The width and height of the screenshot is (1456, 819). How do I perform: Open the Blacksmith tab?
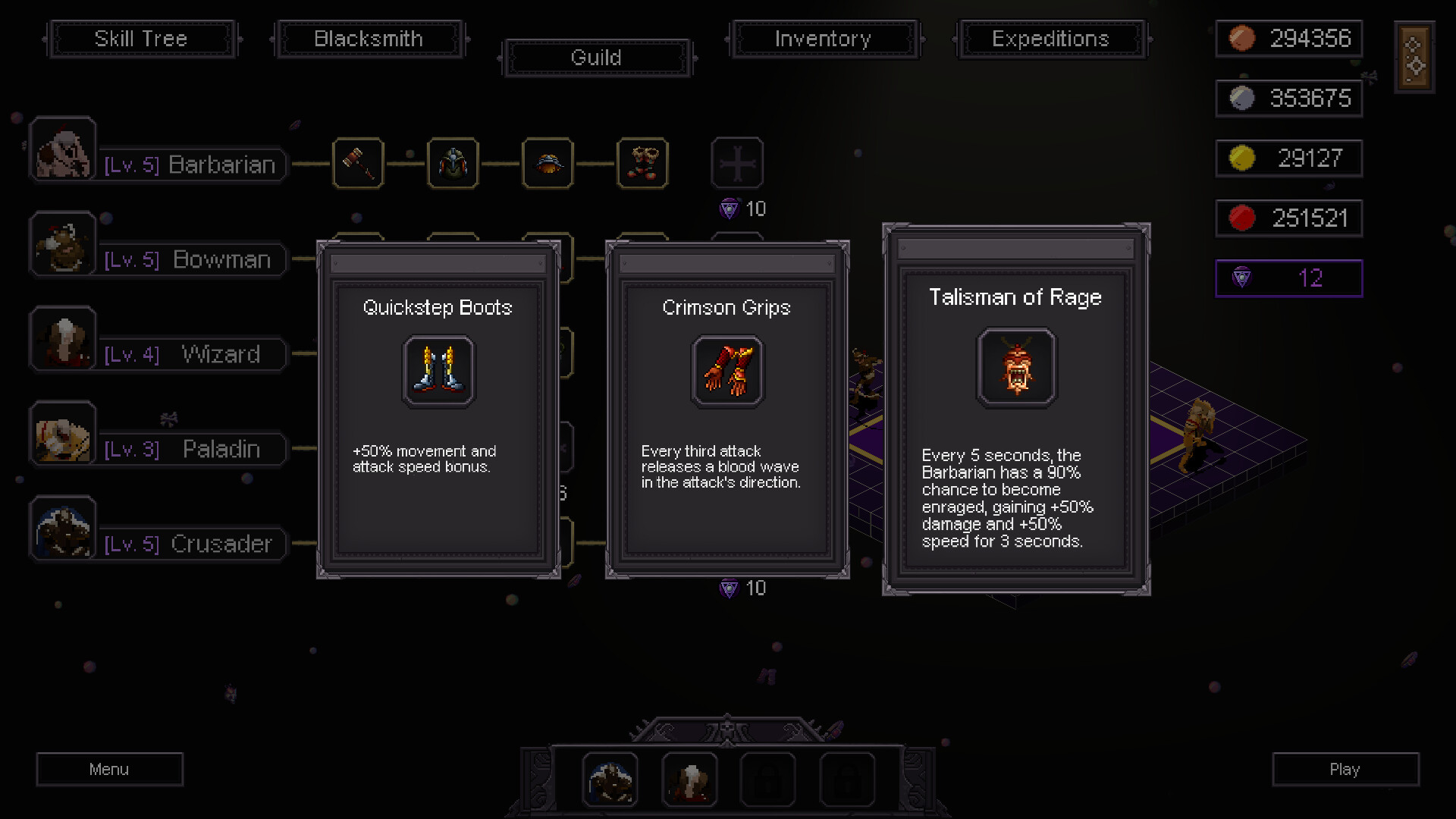[369, 39]
